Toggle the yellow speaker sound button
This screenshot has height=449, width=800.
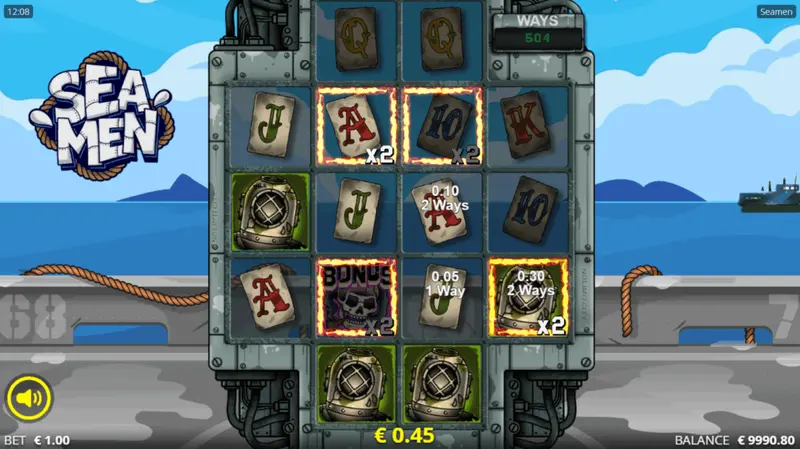point(29,399)
